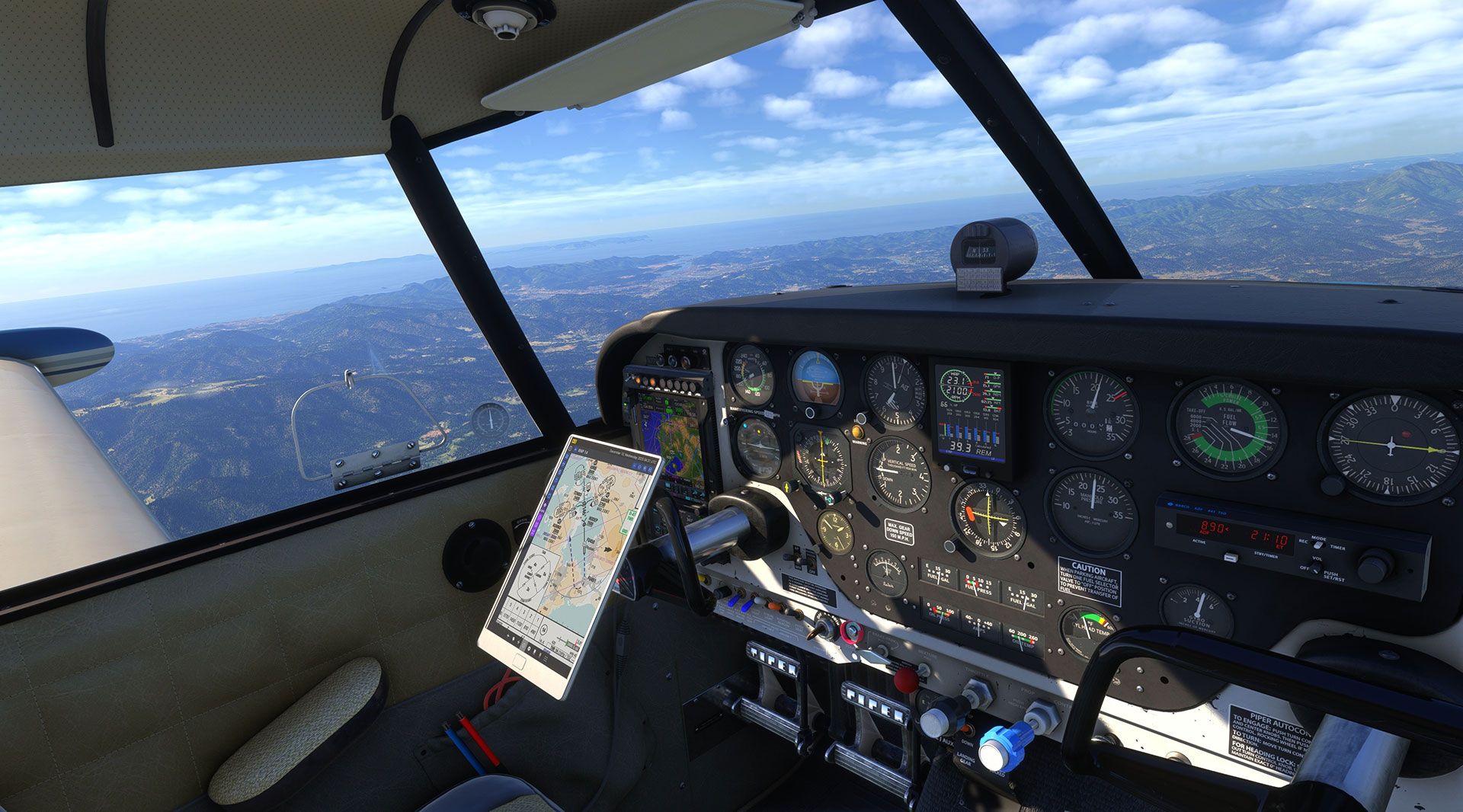The height and width of the screenshot is (812, 1463).
Task: Flip the ADF REC/TIMER mode switch
Action: 1317,545
